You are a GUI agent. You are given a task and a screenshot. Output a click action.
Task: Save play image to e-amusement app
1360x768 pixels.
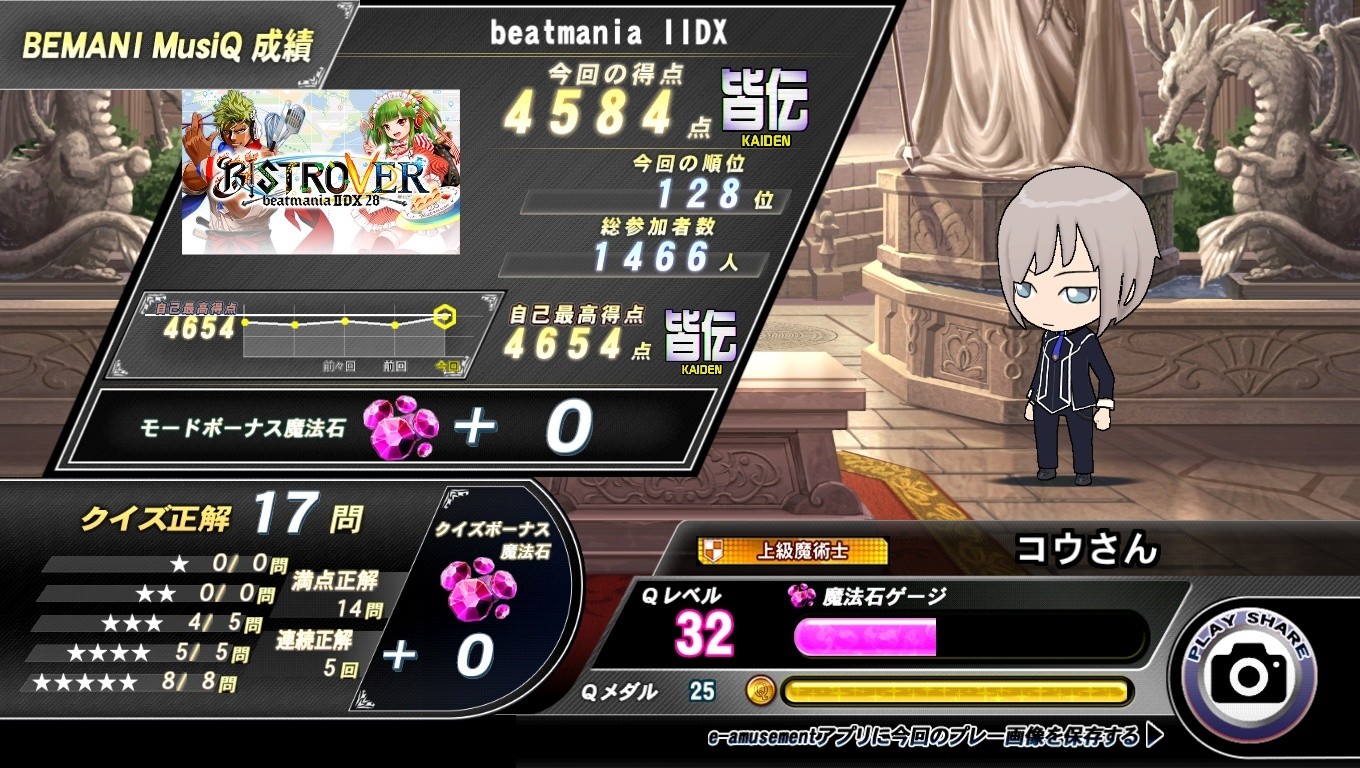click(x=934, y=737)
